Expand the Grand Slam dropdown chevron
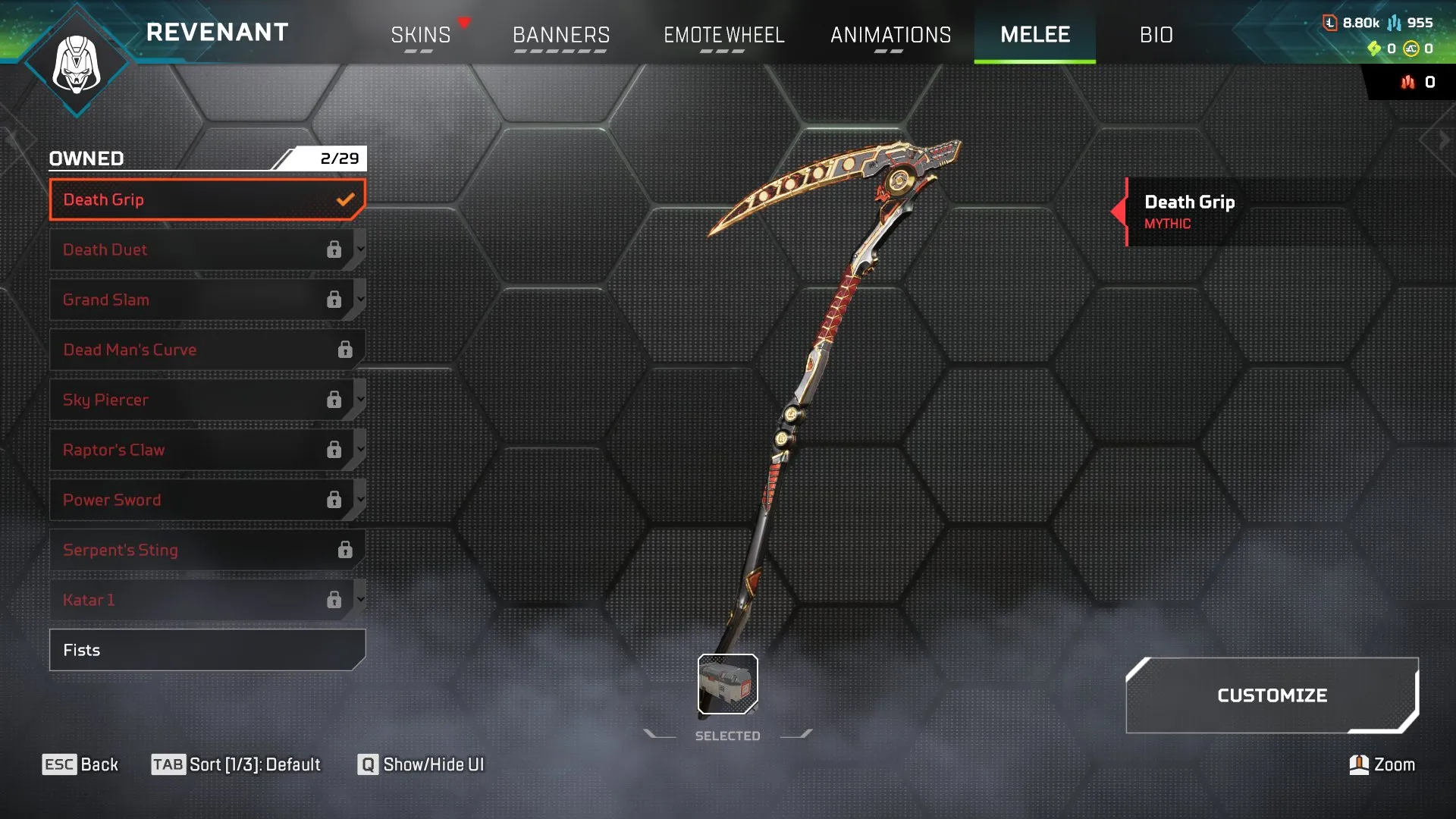Screen dimensions: 1456x819 360,300
